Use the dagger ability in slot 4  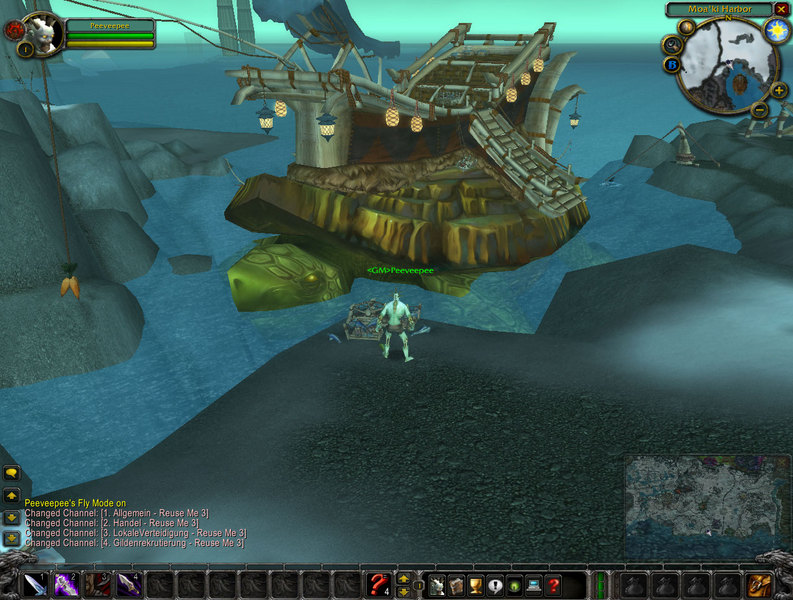129,584
